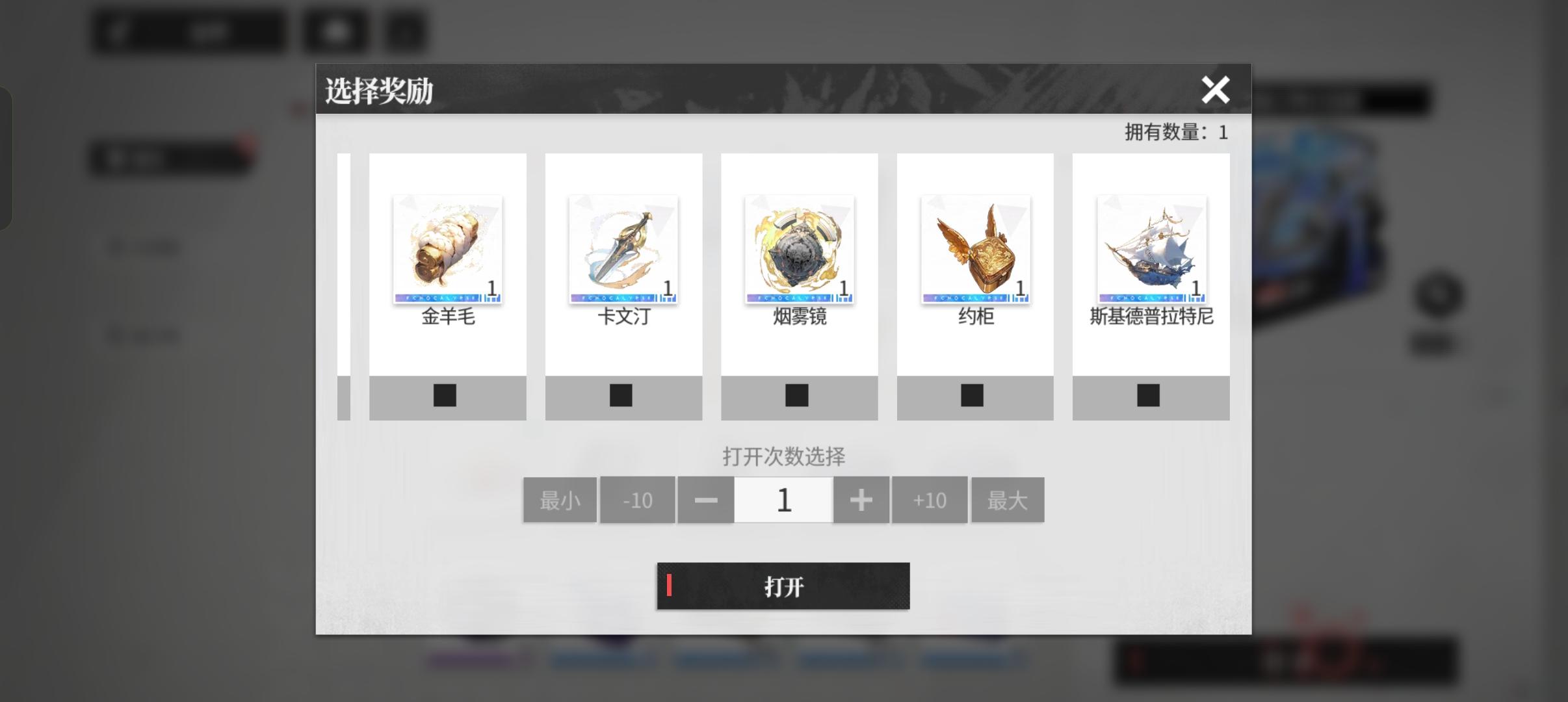Check the selection box under 斯基德普拉特尼
Screen dimensions: 1568x702
[x=1149, y=395]
